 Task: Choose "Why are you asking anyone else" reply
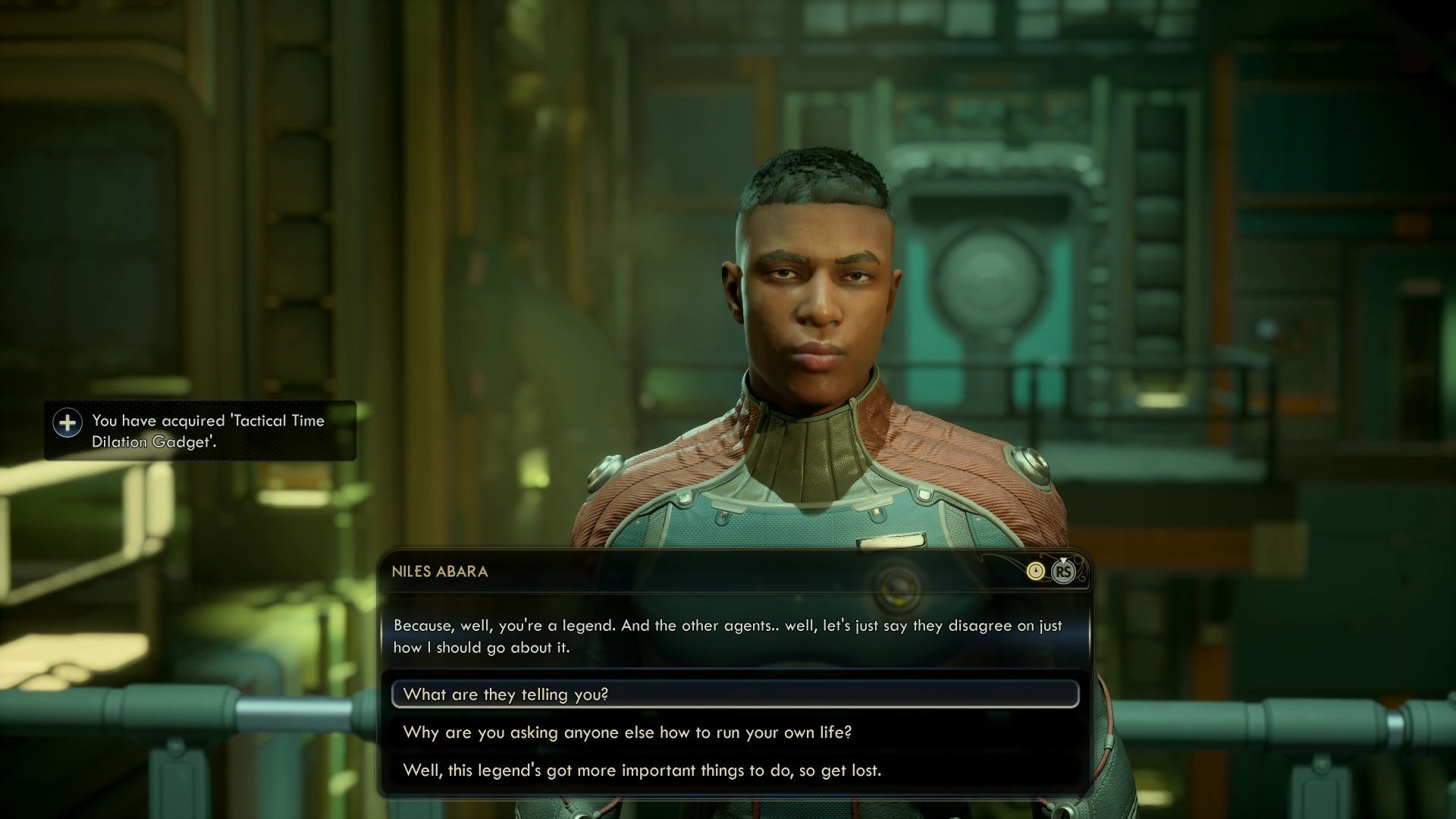point(628,733)
